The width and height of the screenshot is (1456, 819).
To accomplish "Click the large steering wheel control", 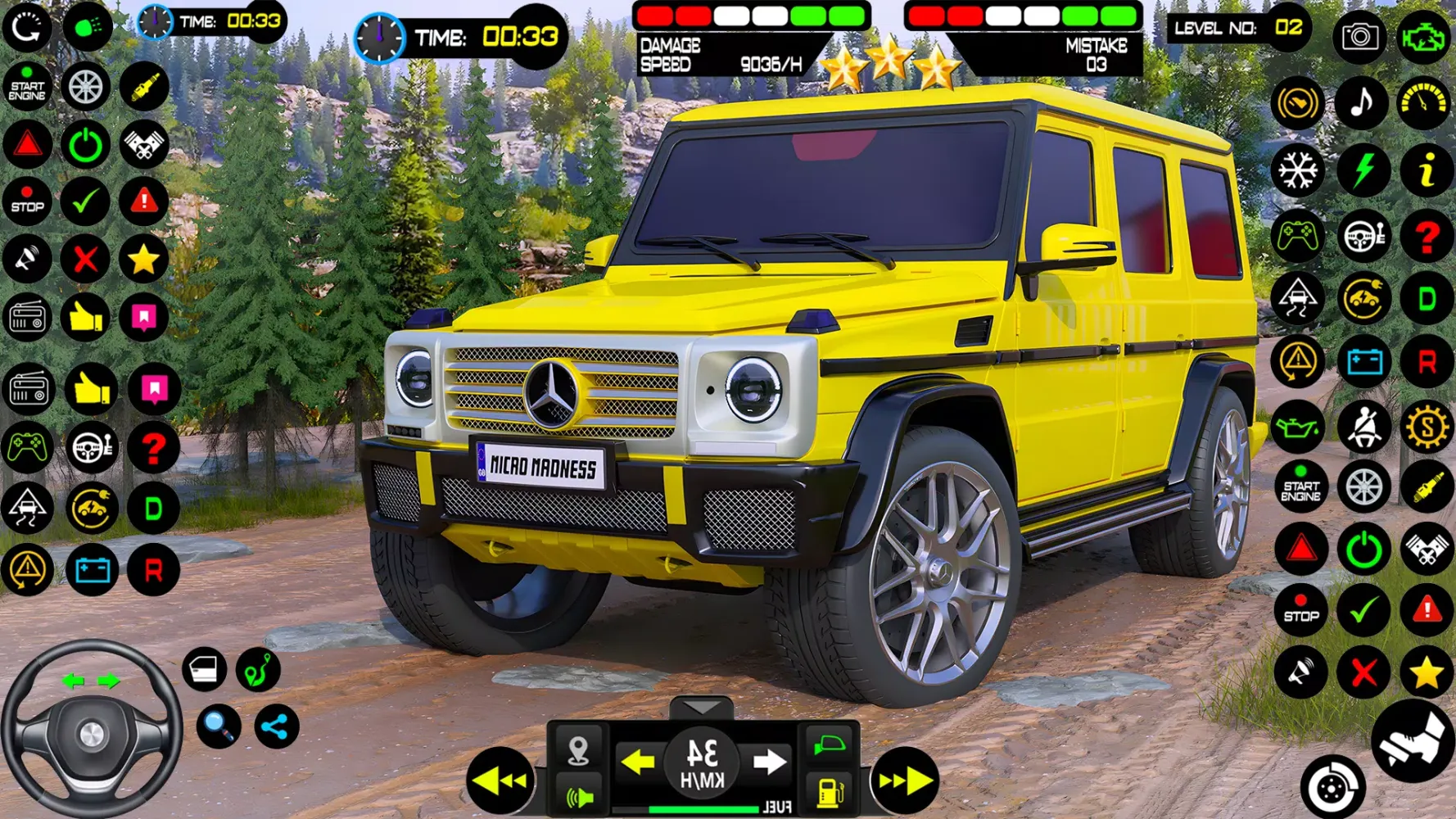I will click(91, 729).
